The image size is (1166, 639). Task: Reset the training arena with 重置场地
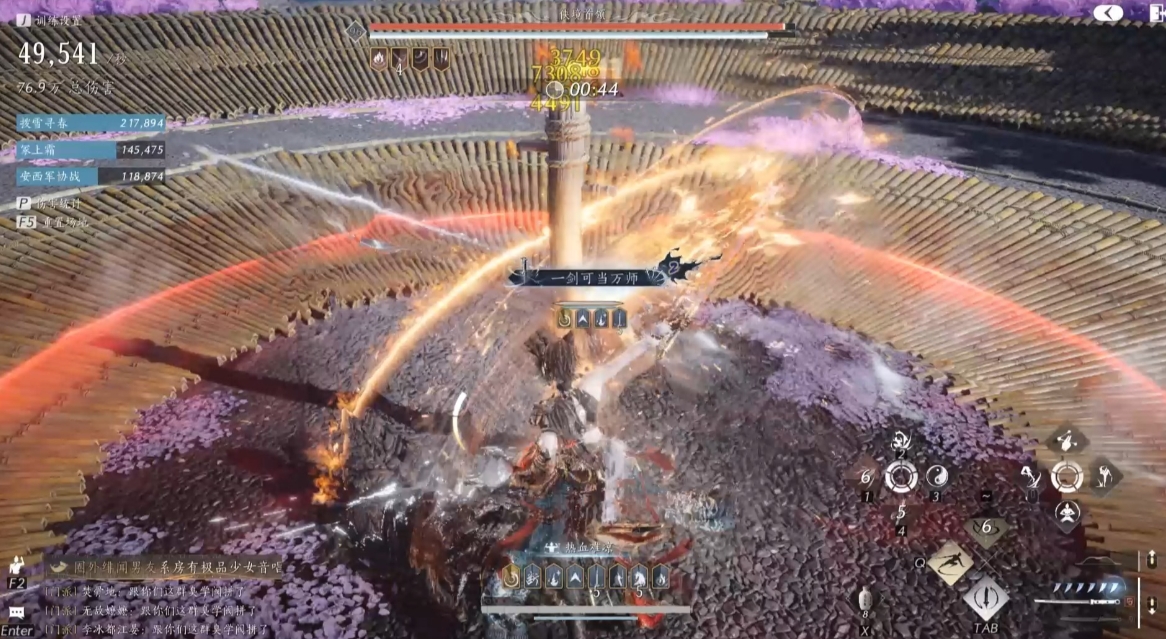(x=54, y=221)
